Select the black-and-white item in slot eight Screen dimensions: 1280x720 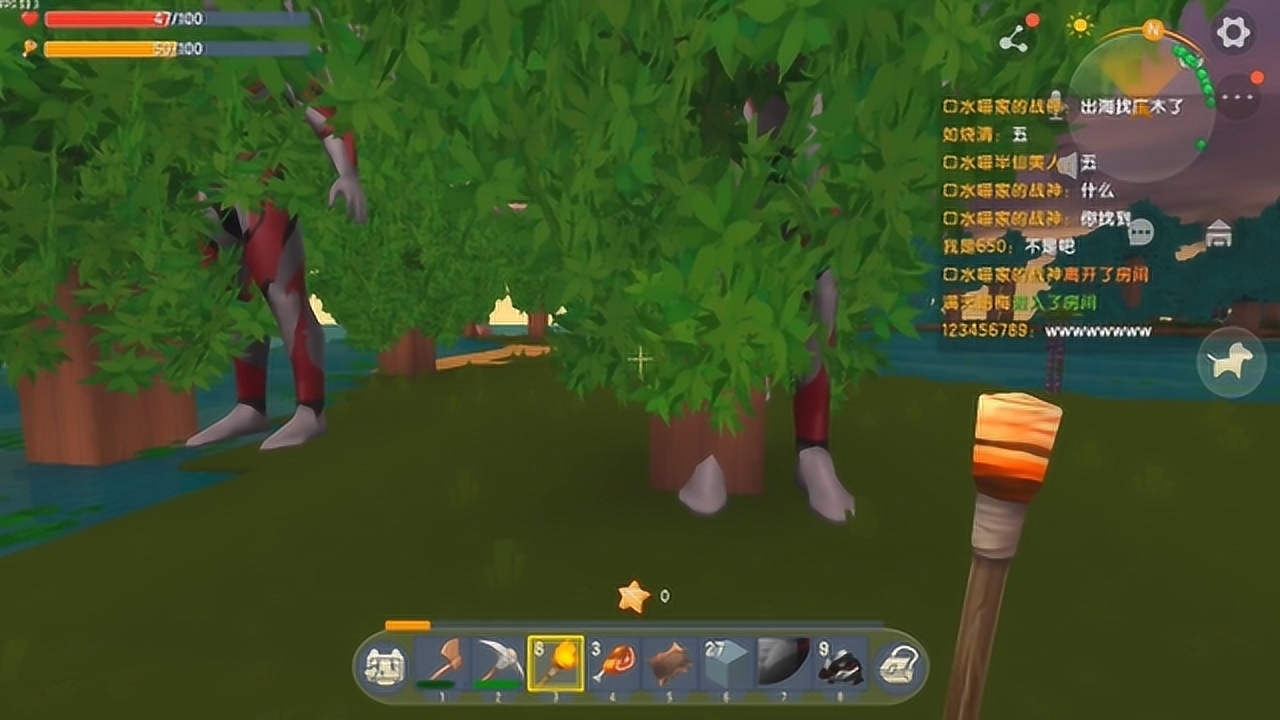(840, 662)
